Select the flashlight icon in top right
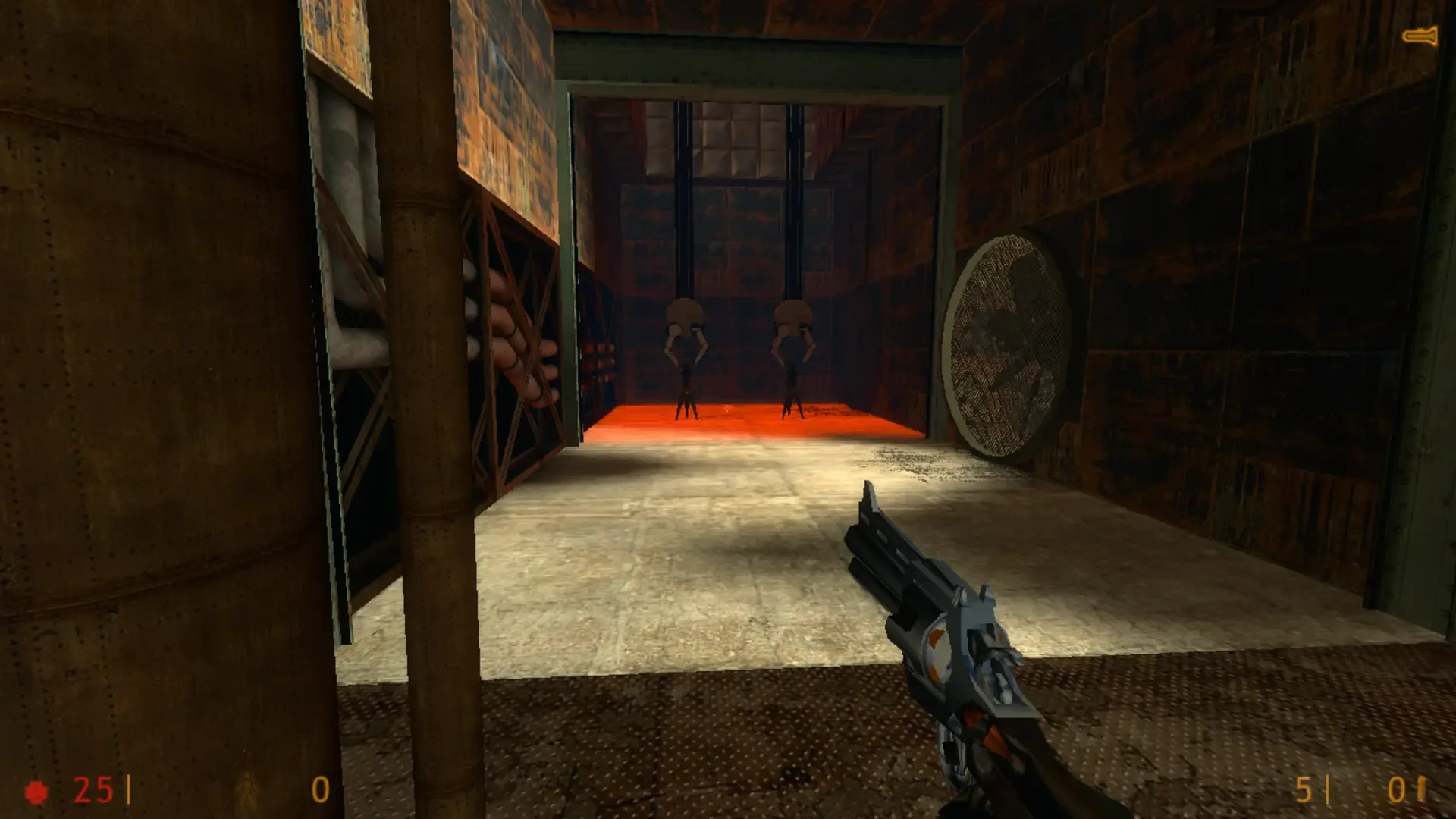1456x819 pixels. [1420, 34]
